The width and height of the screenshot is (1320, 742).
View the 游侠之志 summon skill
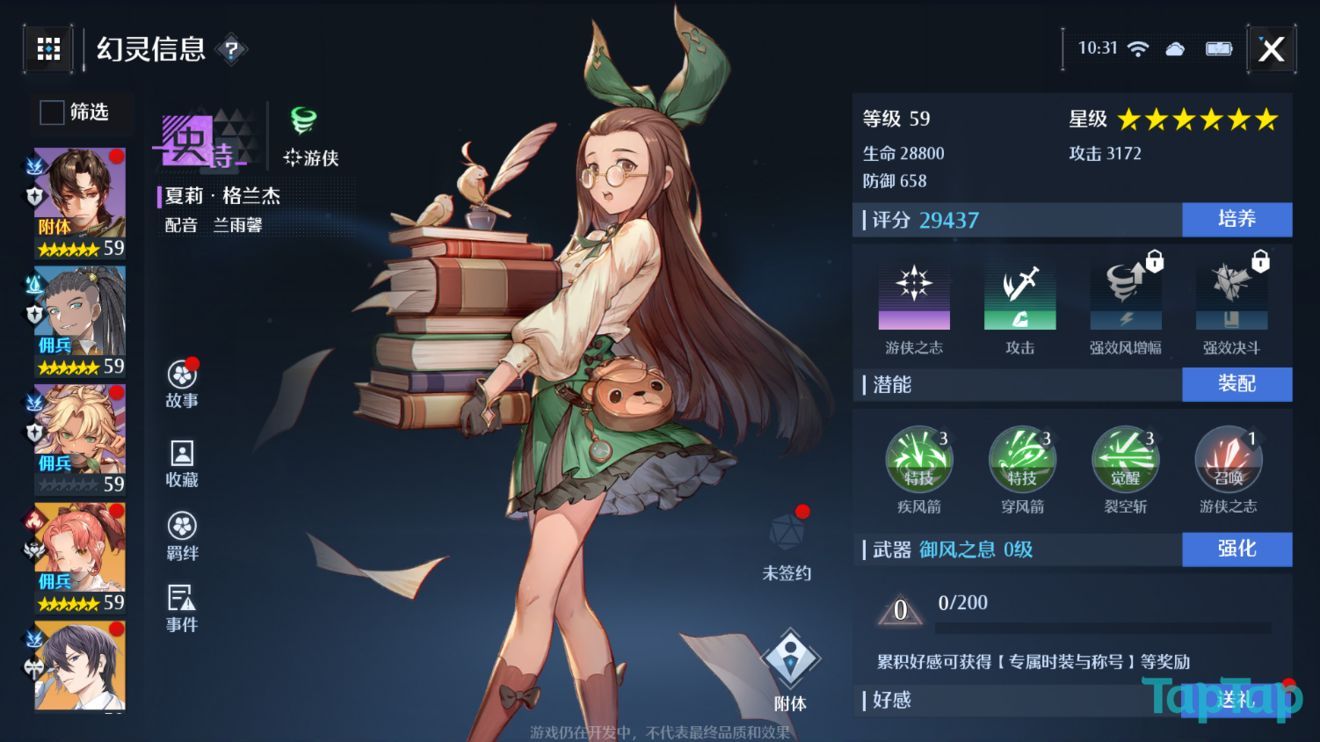coord(1228,459)
